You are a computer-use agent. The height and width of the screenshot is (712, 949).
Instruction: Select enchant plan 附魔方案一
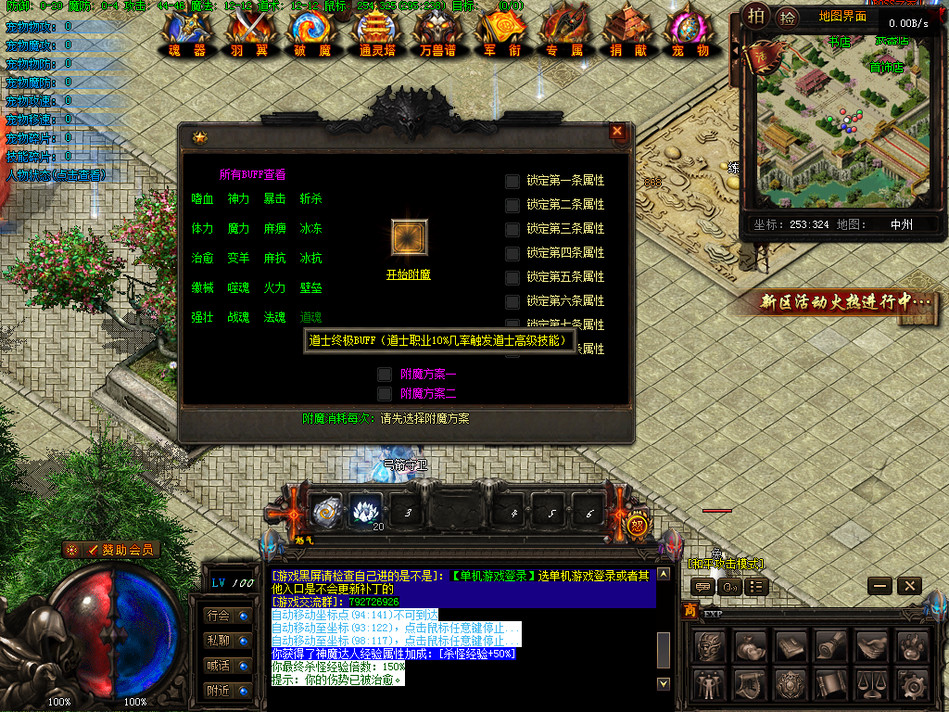tap(384, 374)
